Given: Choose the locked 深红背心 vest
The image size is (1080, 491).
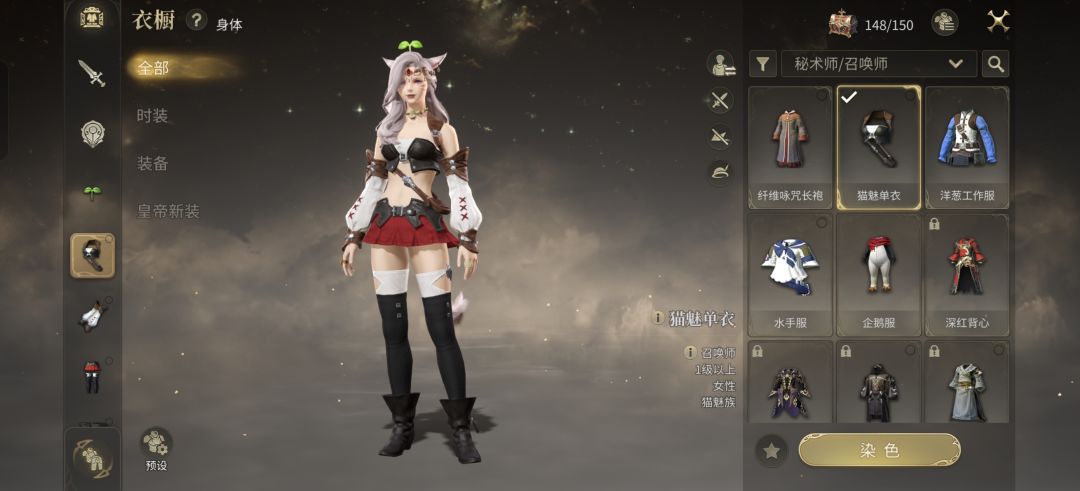Looking at the screenshot, I should click(967, 274).
